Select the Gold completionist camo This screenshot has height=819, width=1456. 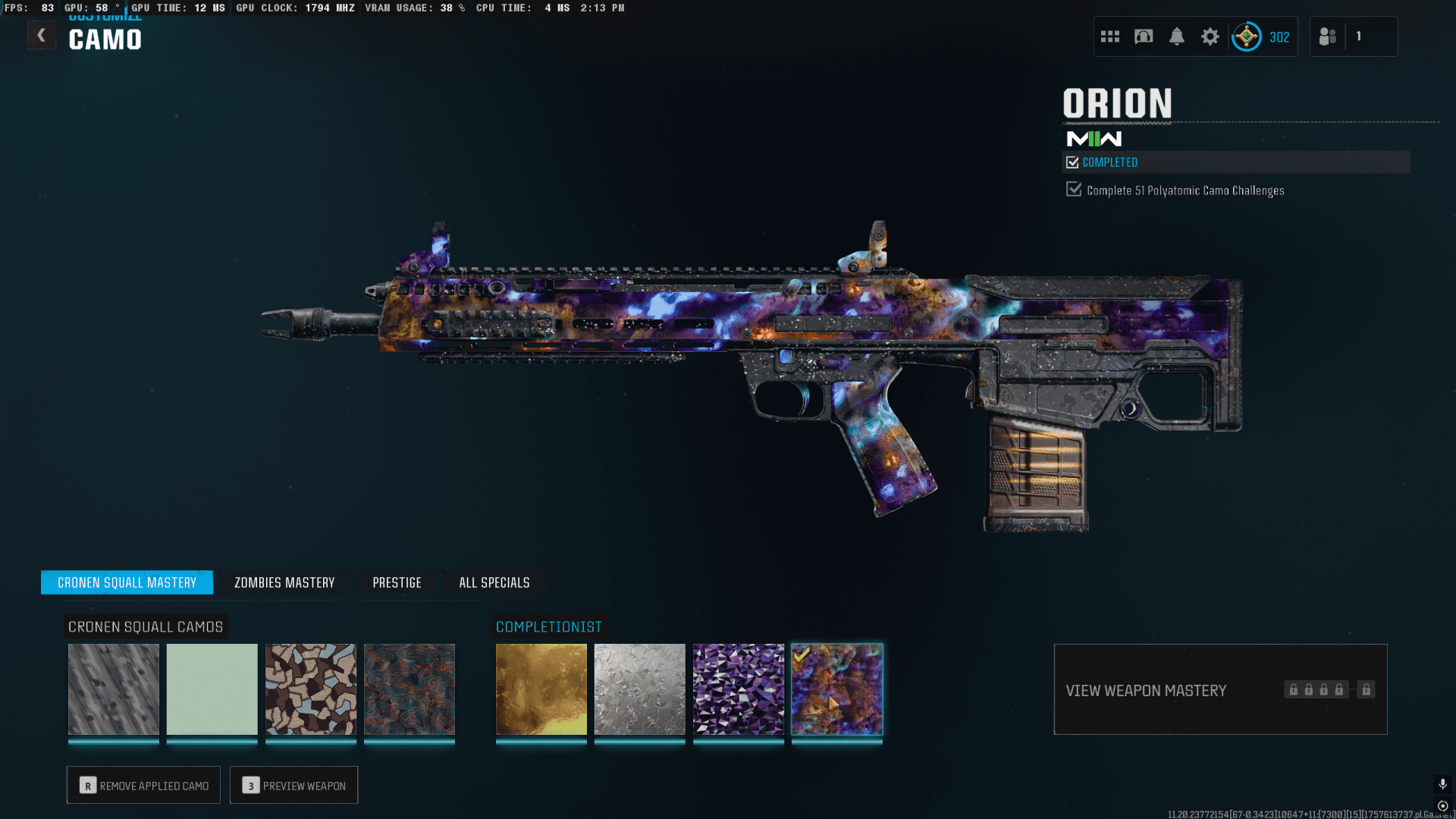click(x=541, y=689)
